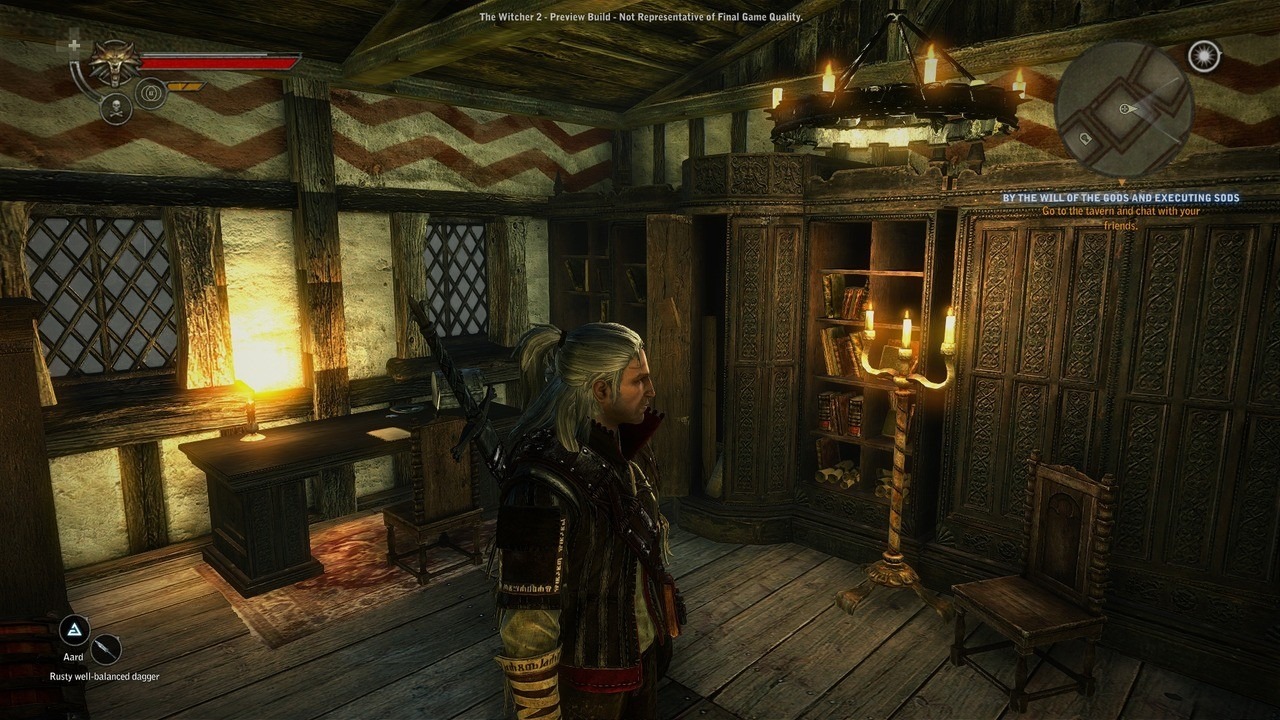This screenshot has height=720, width=1280.
Task: Click the player arrow marker on minimap
Action: 1126,108
